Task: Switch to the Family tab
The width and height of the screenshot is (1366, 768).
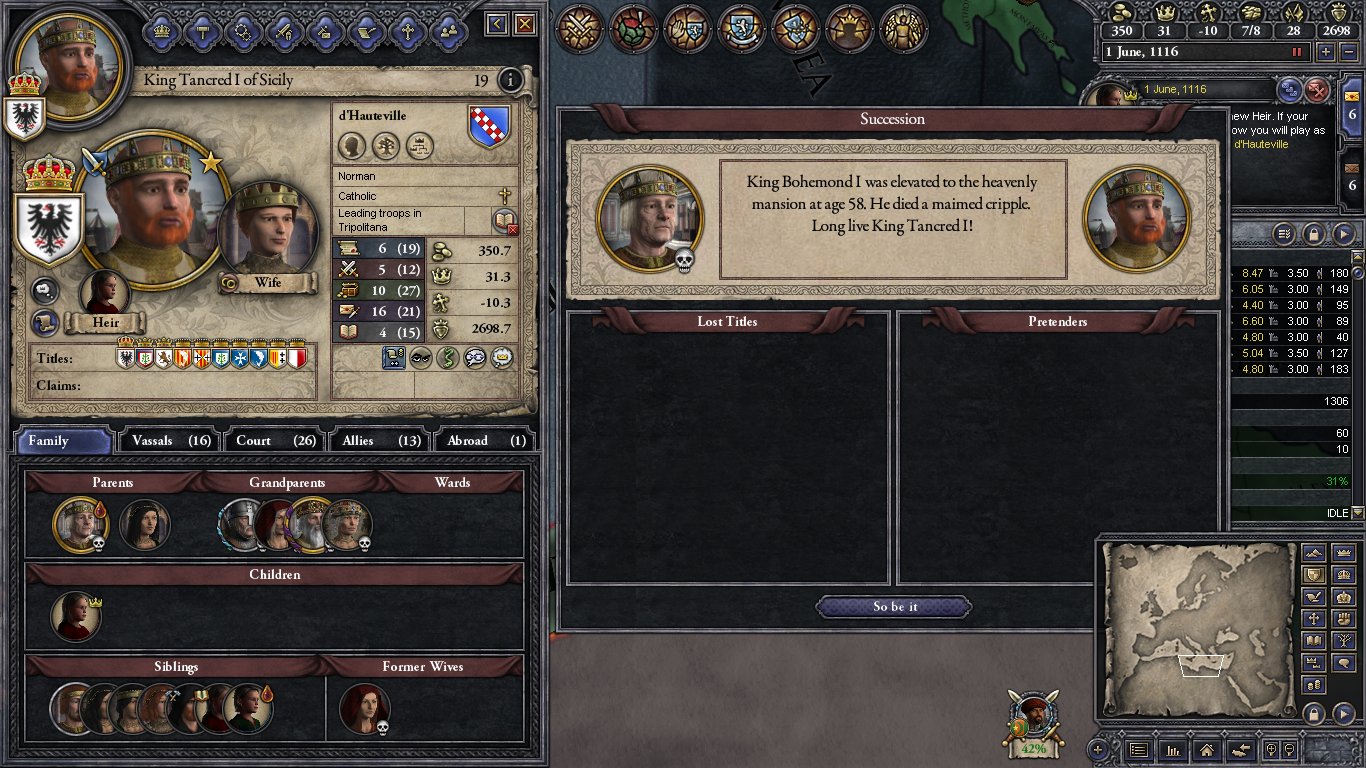Action: pyautogui.click(x=63, y=440)
